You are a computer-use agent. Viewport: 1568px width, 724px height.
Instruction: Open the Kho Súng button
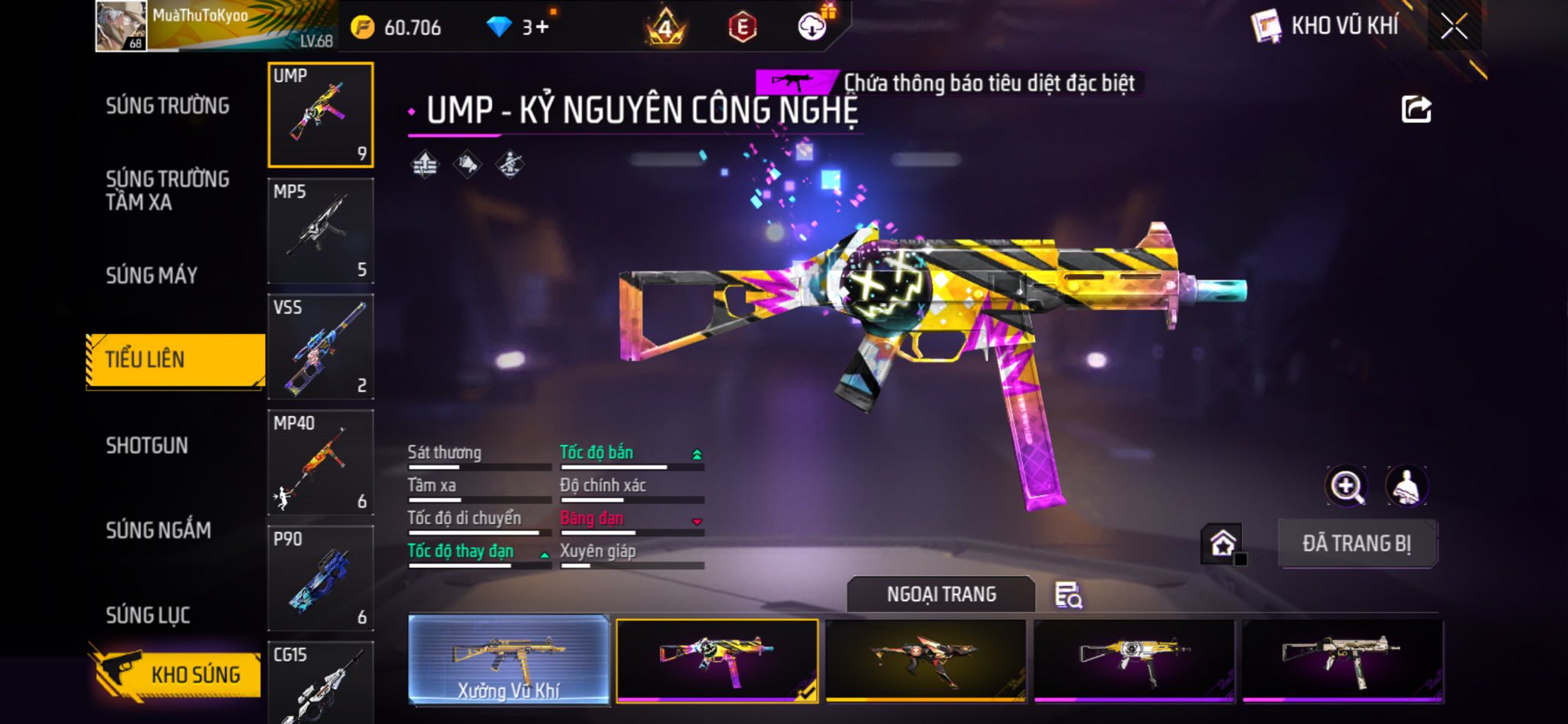coord(178,674)
